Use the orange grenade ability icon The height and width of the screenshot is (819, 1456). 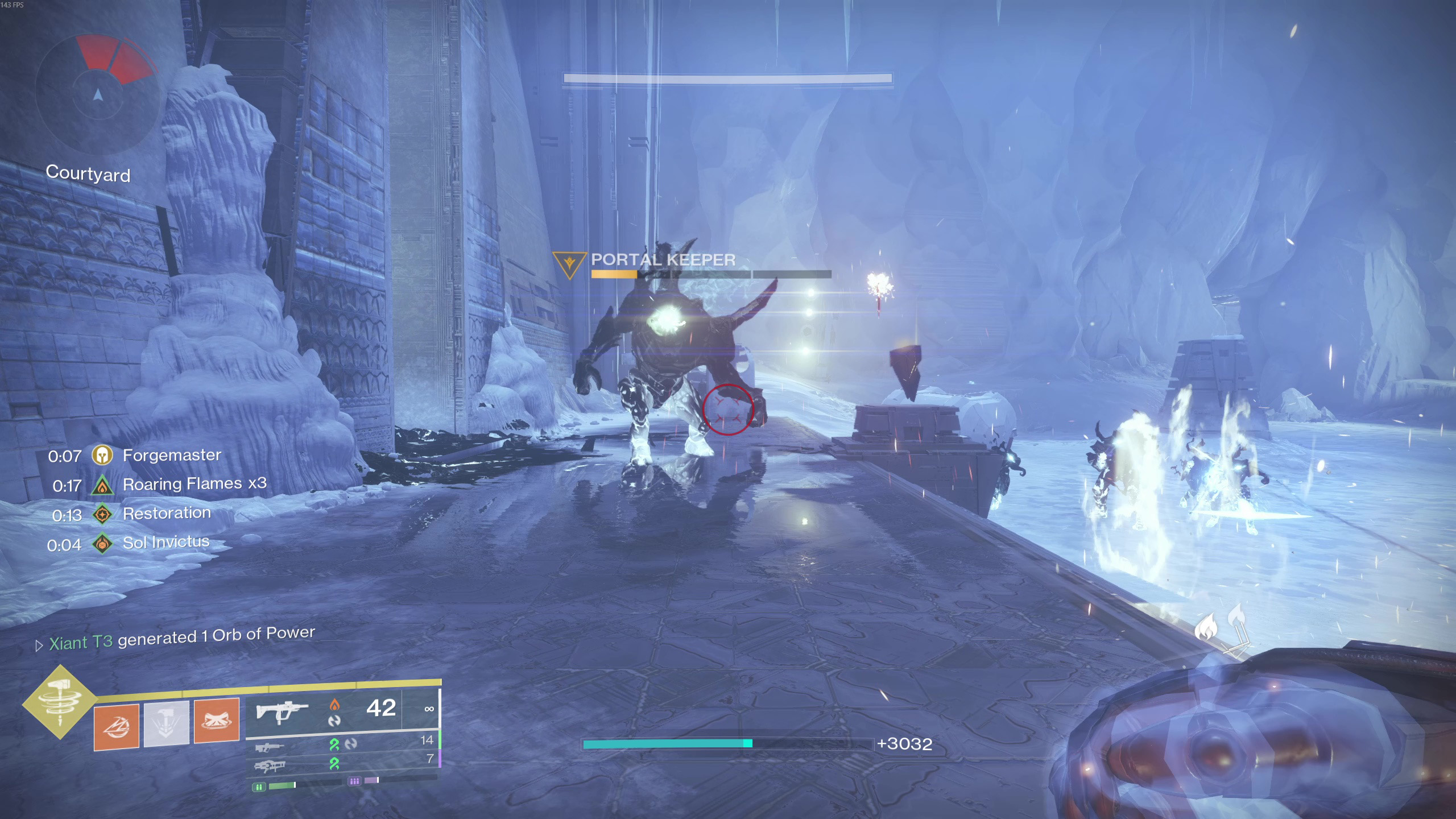point(117,726)
